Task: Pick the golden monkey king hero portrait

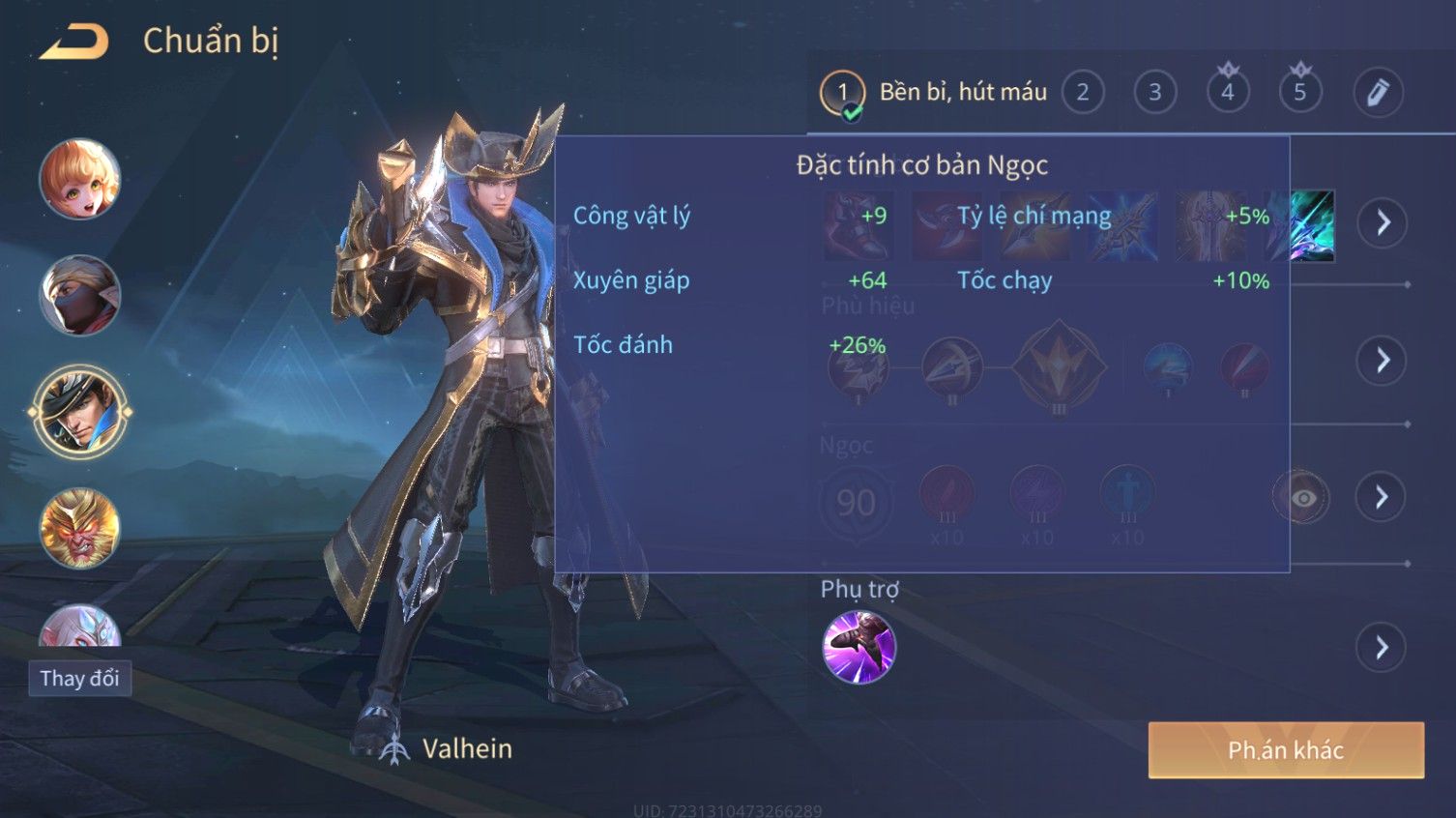Action: tap(79, 528)
